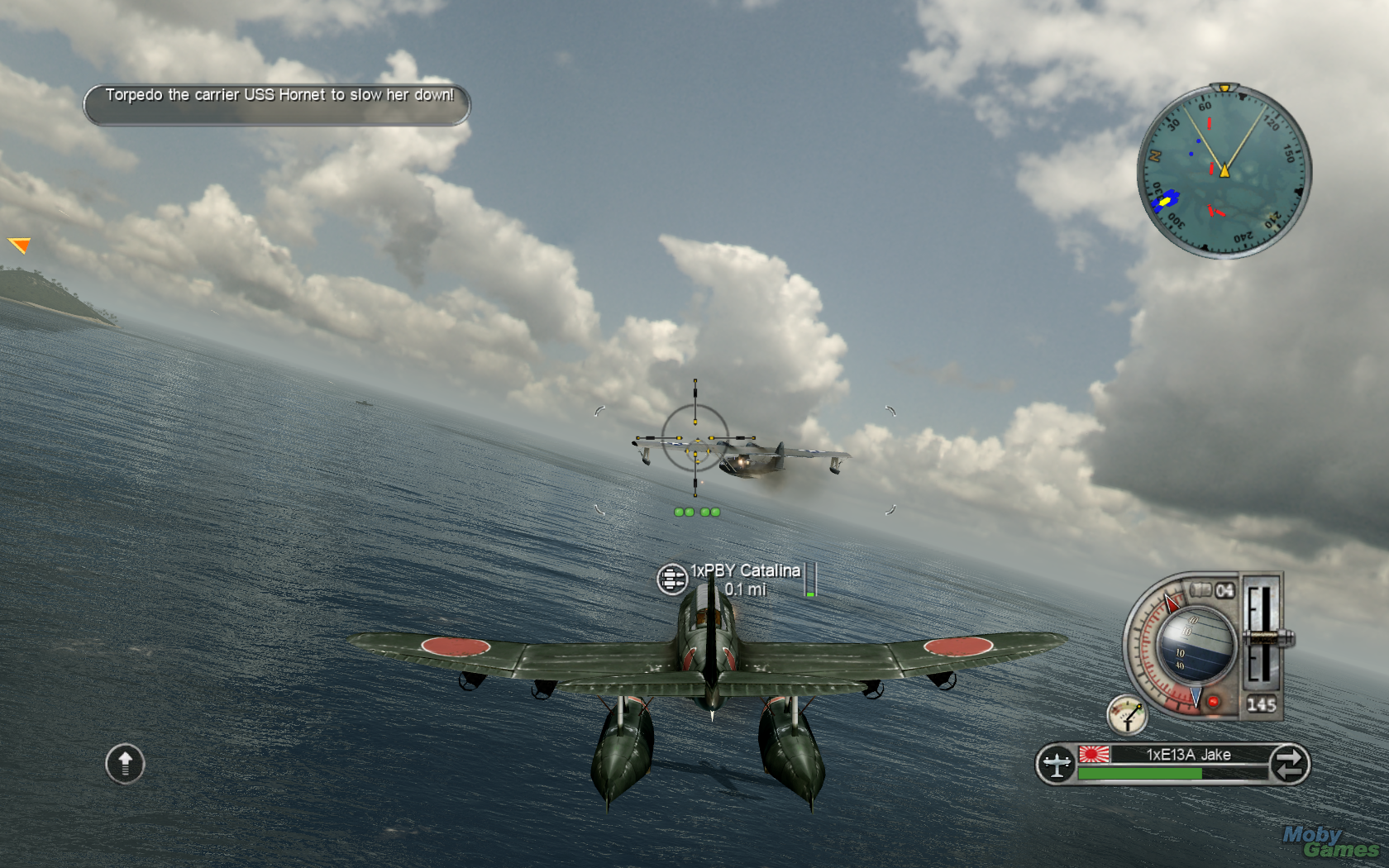Click the unit swap arrows icon

1288,763
